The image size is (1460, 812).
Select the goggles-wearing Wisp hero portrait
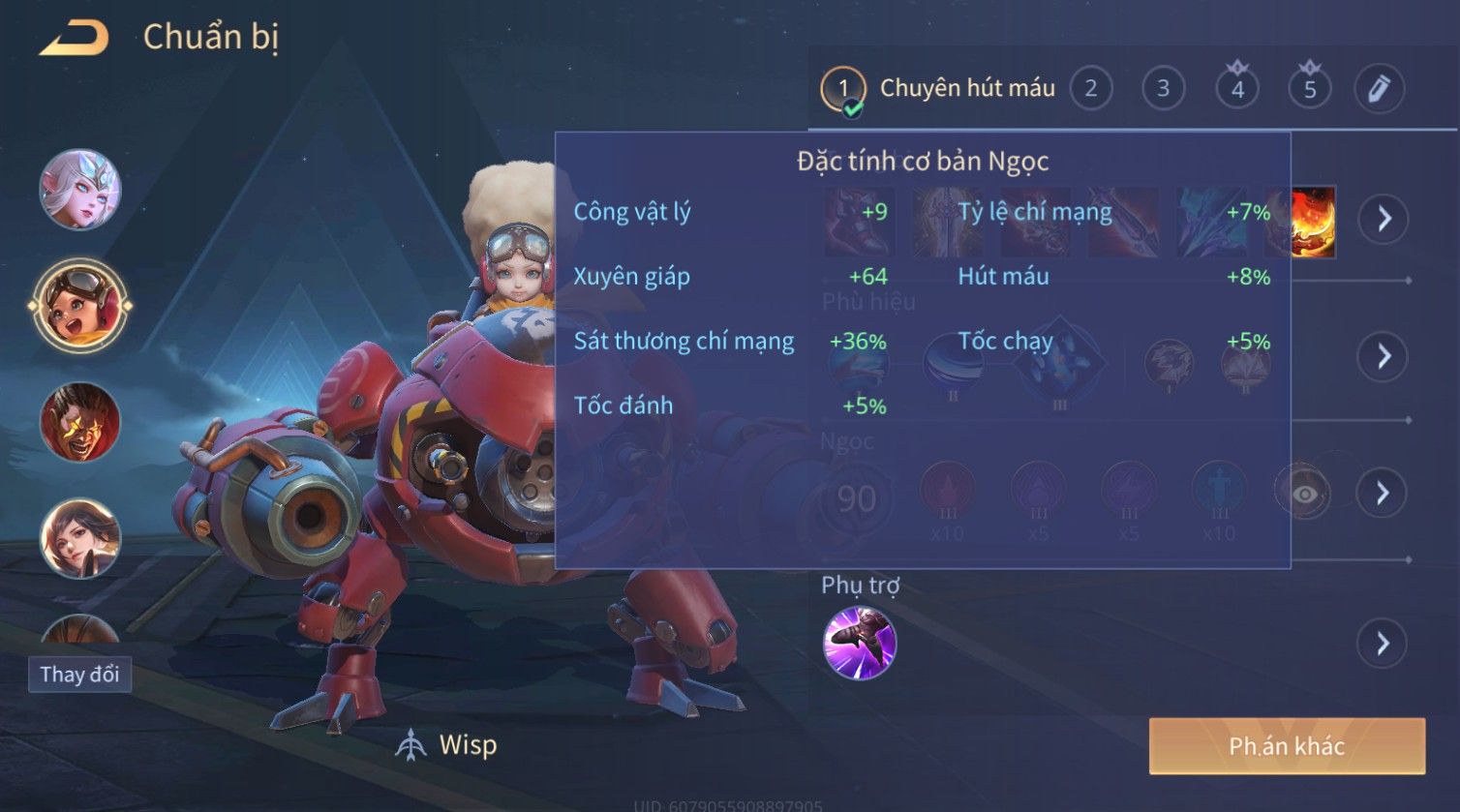[x=80, y=305]
